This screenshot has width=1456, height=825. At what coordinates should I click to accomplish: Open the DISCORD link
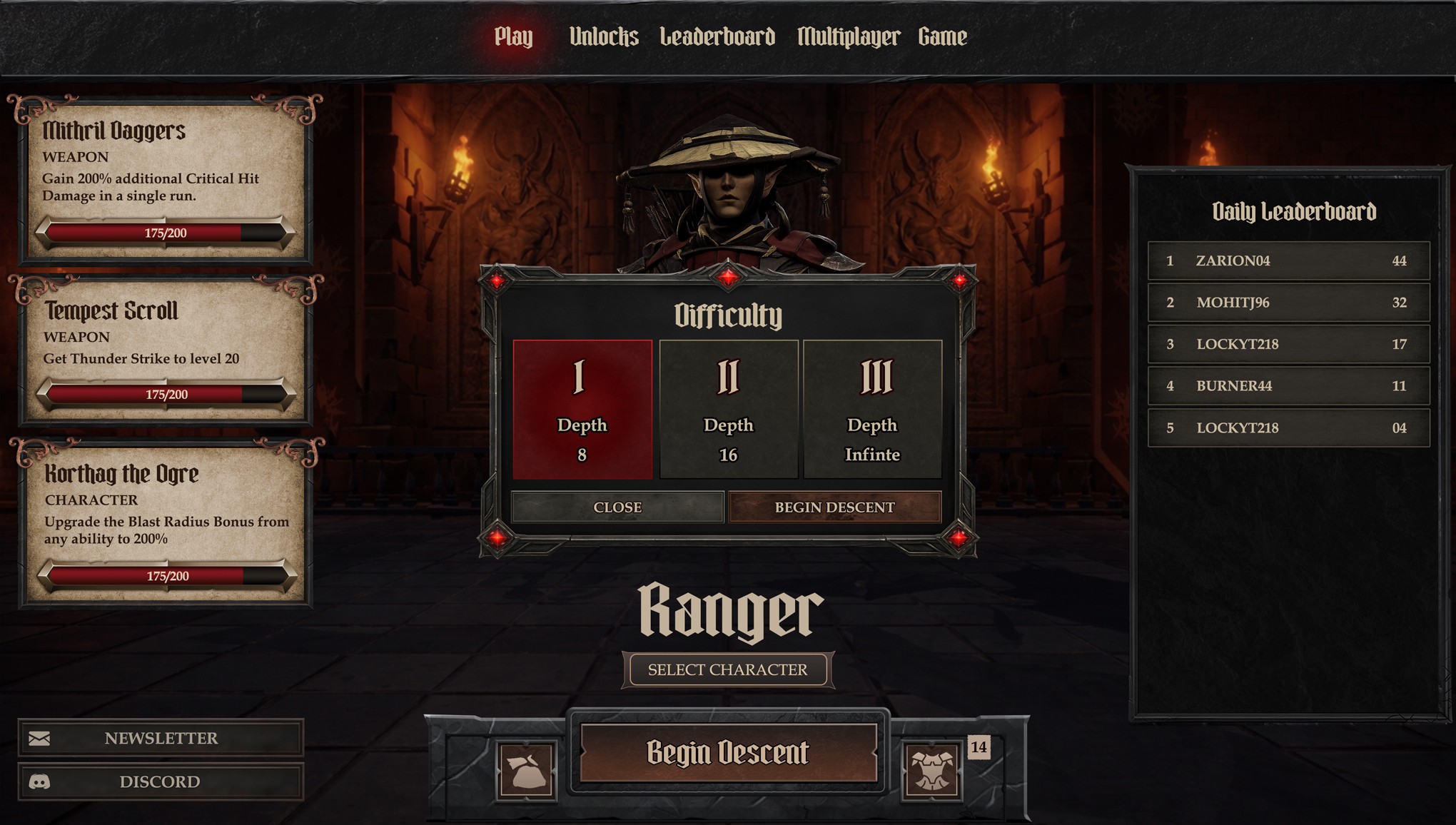tap(161, 781)
